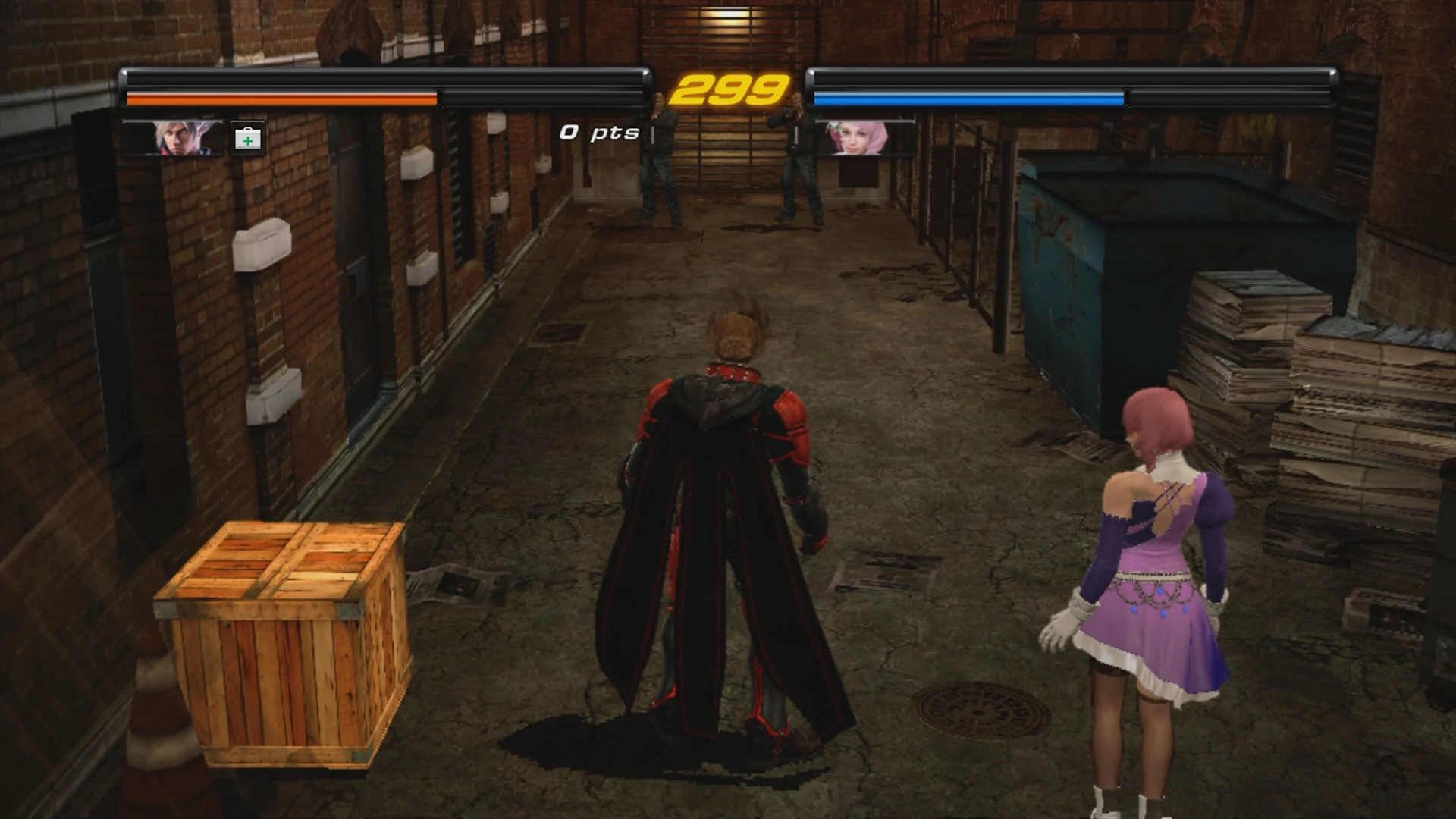Click Lars's orange rage health bar
The height and width of the screenshot is (819, 1456).
pos(281,99)
